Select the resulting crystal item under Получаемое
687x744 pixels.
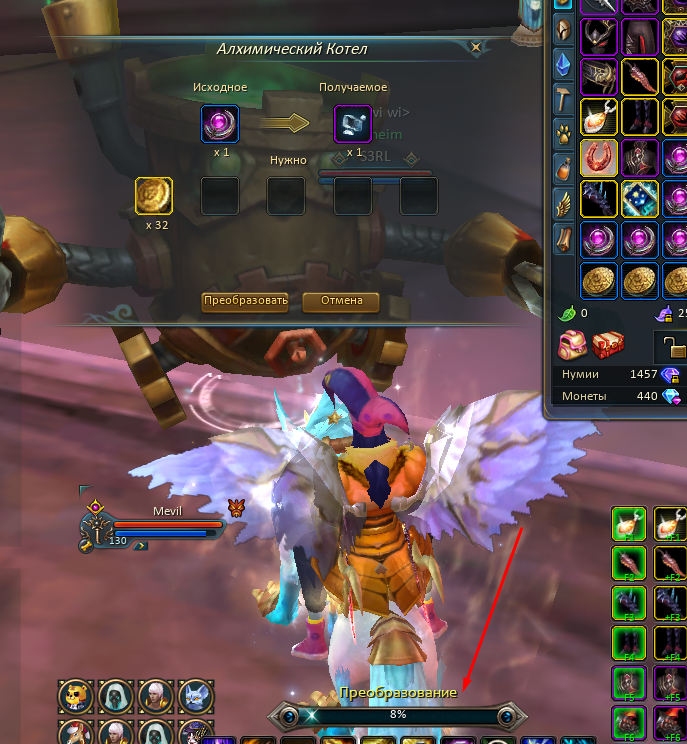pos(352,125)
